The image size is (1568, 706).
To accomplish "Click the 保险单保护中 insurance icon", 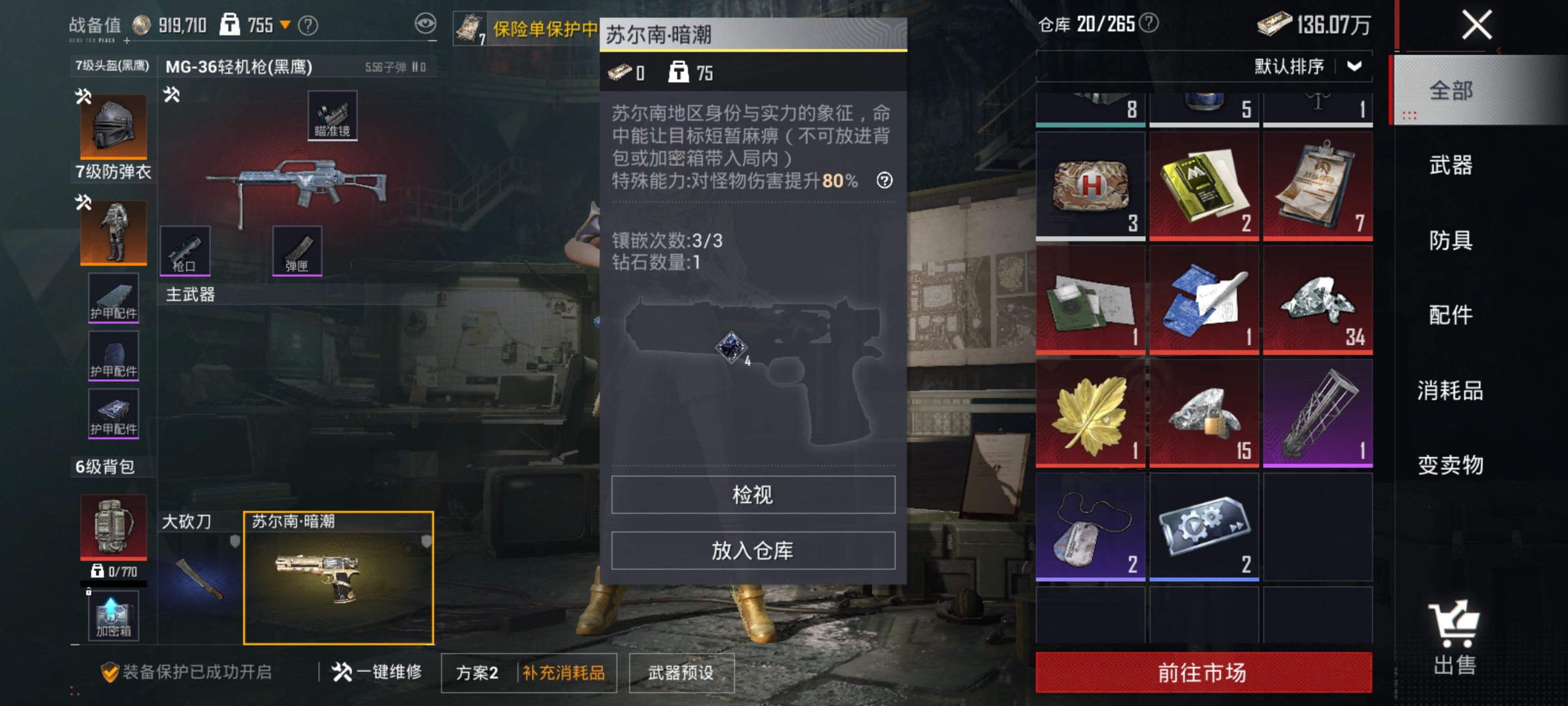I will pyautogui.click(x=470, y=26).
